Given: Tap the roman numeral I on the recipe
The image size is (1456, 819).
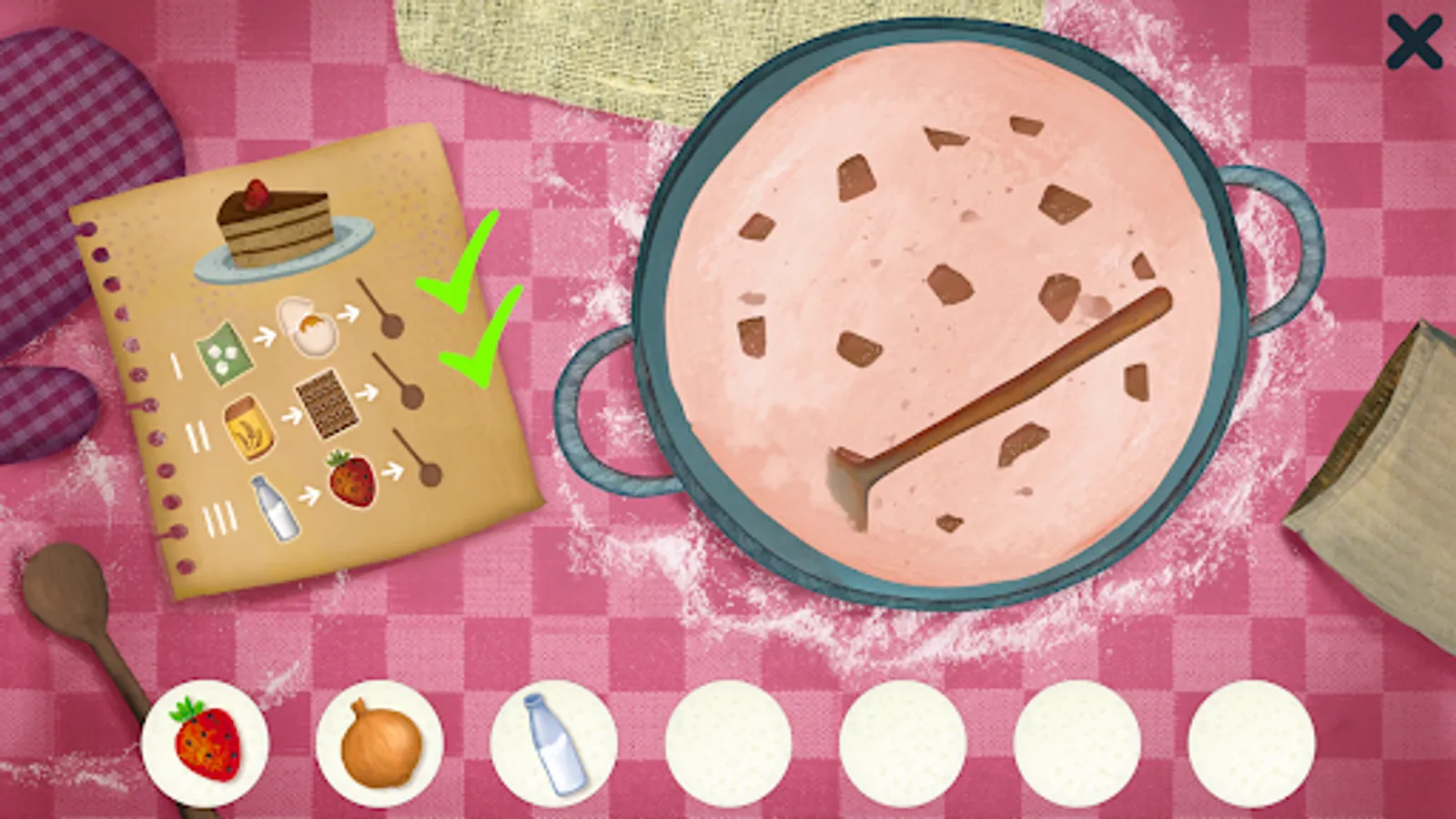Looking at the screenshot, I should click(174, 366).
